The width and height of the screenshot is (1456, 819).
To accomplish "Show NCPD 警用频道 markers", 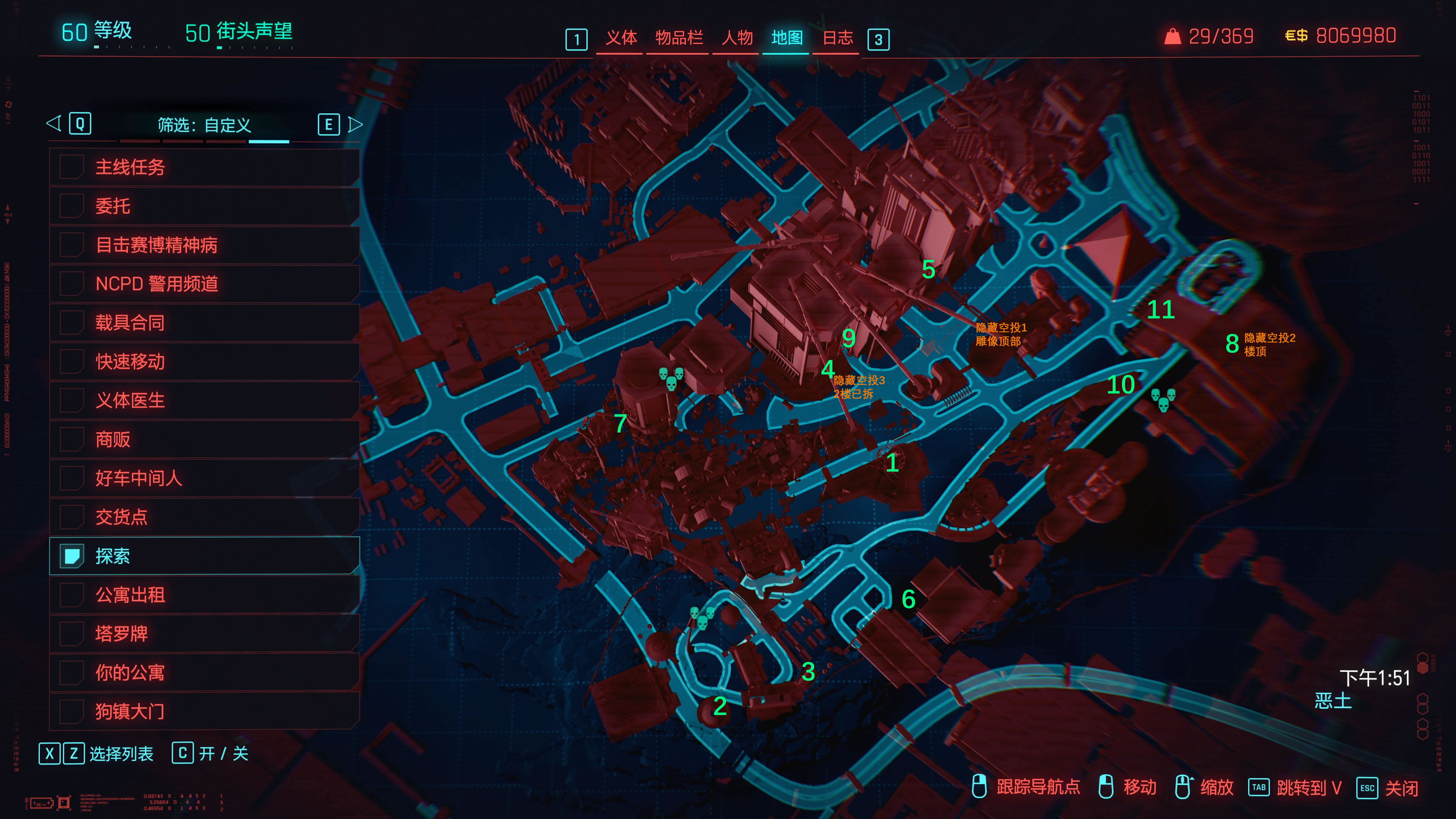I will point(72,284).
